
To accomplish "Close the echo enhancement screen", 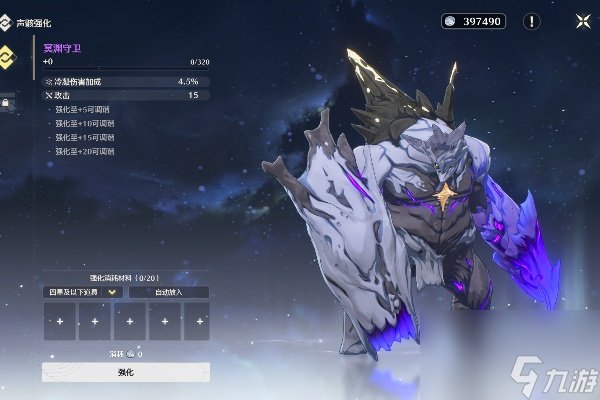I will (x=582, y=21).
